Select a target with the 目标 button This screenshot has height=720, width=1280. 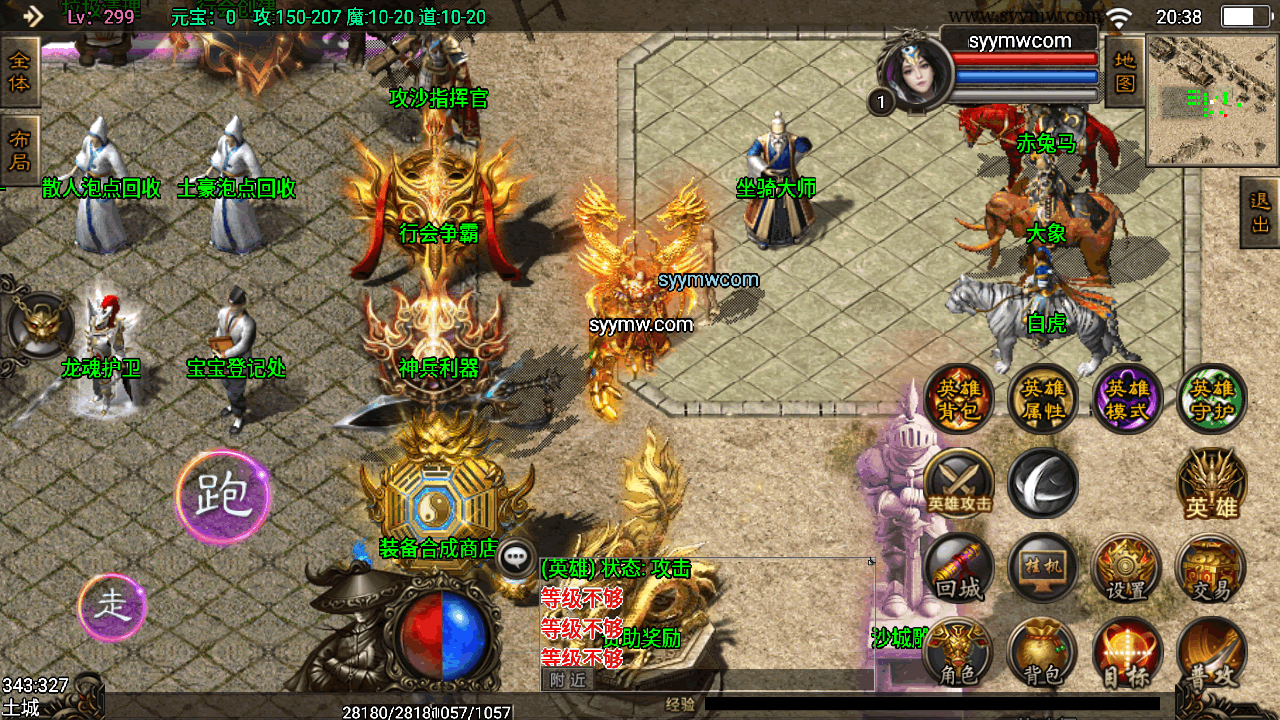(x=1127, y=653)
